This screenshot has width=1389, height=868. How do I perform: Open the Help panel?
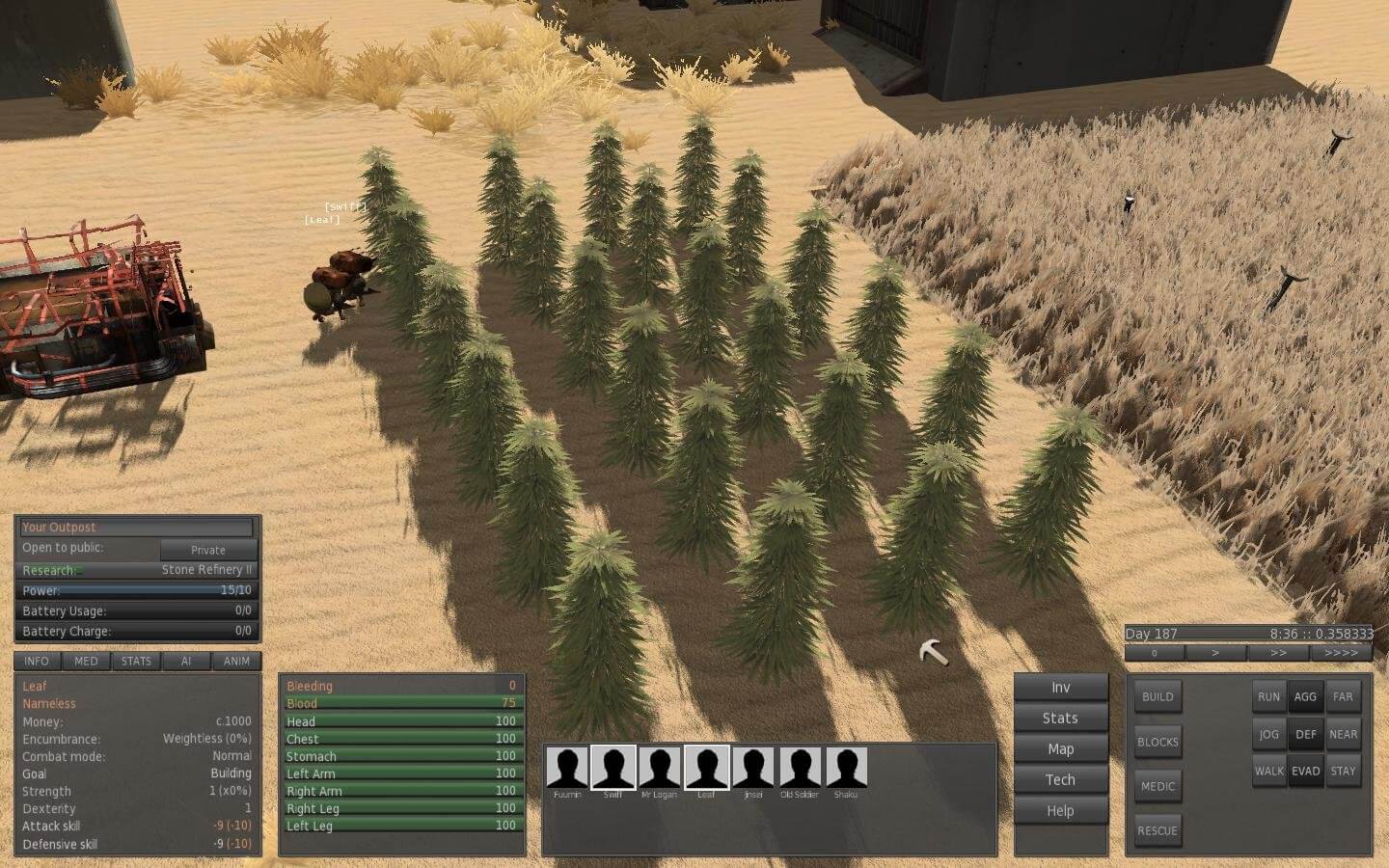1060,810
